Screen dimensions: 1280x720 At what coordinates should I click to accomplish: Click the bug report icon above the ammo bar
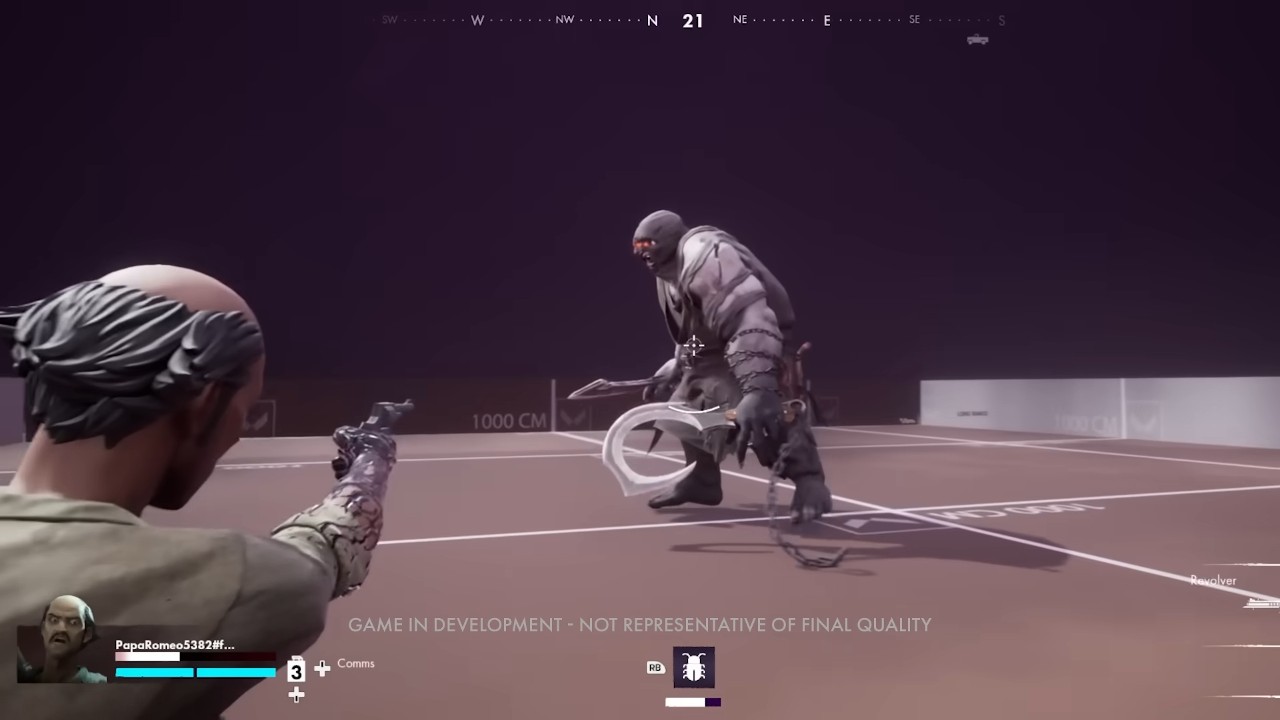coord(694,667)
